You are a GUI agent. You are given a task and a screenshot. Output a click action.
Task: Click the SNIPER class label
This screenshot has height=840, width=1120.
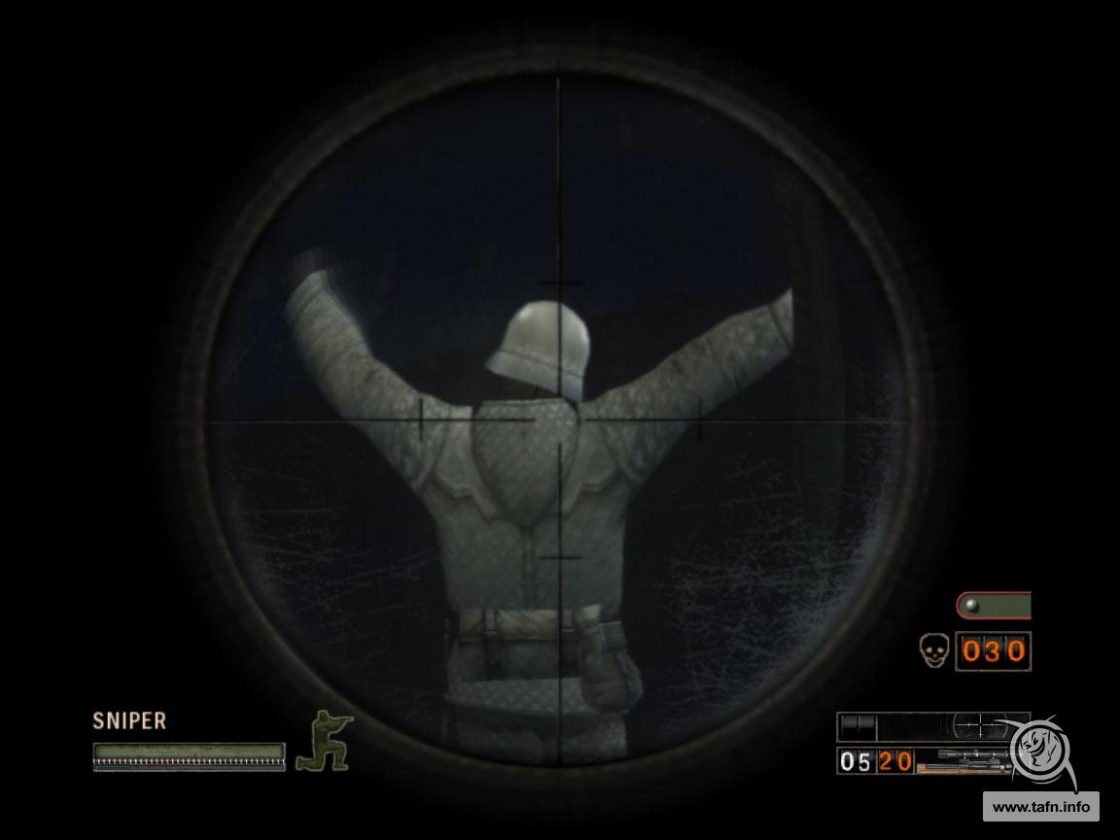pos(129,721)
